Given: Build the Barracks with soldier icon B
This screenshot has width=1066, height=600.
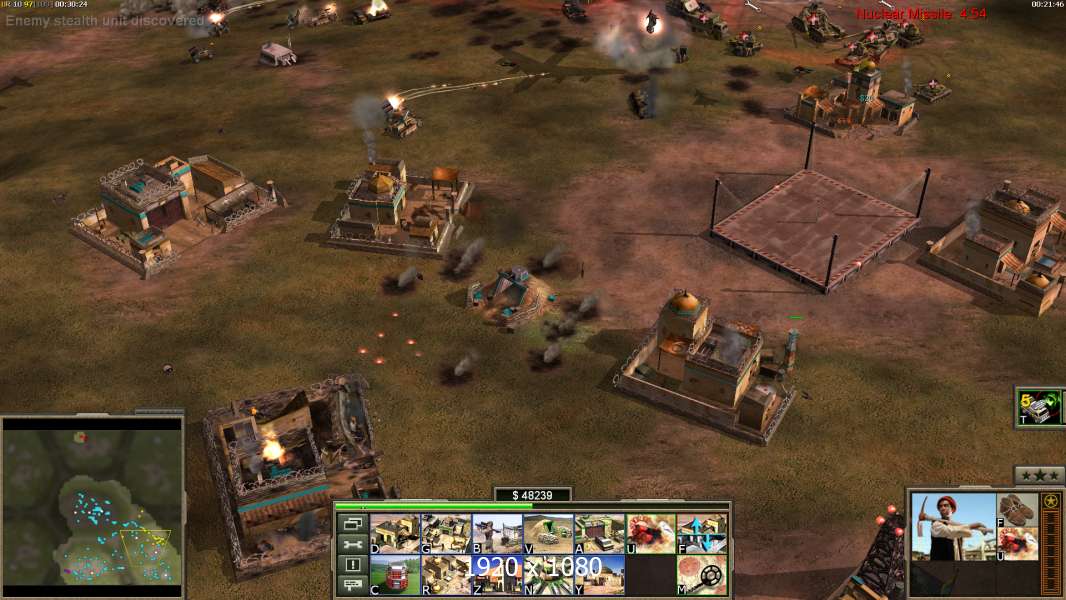Looking at the screenshot, I should 496,534.
